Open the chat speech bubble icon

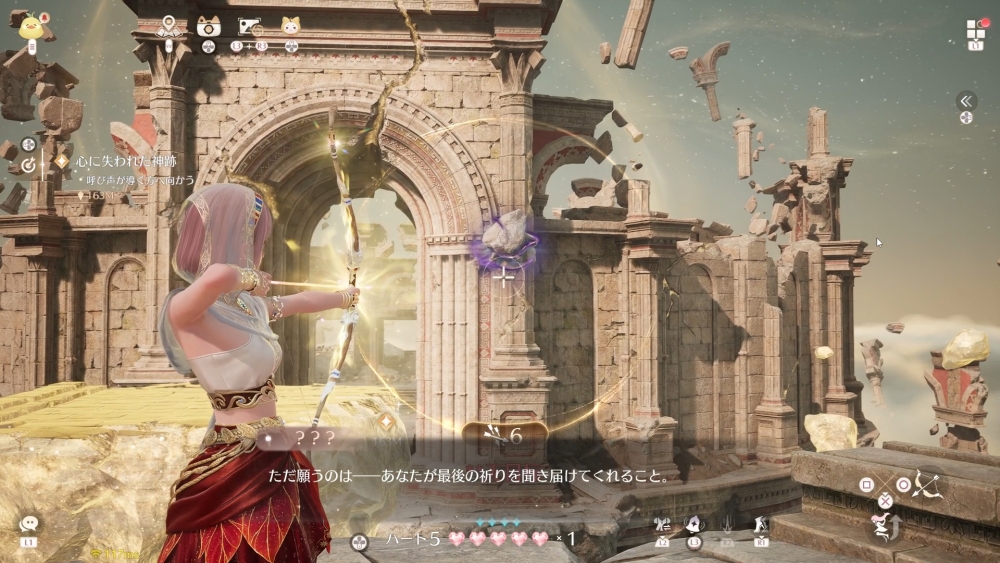(28, 524)
